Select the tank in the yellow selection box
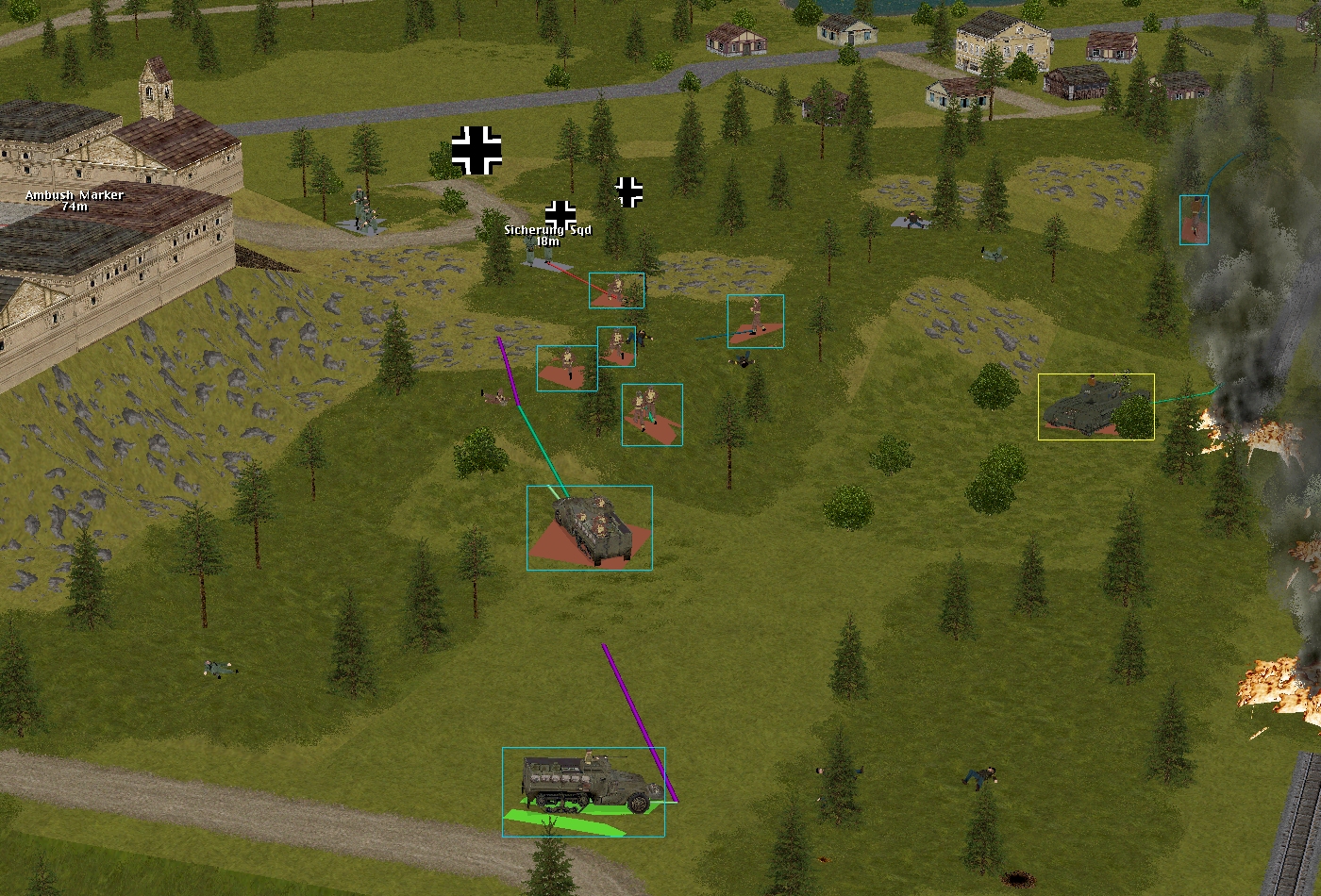Screen dimensions: 1321x896 (1095, 407)
